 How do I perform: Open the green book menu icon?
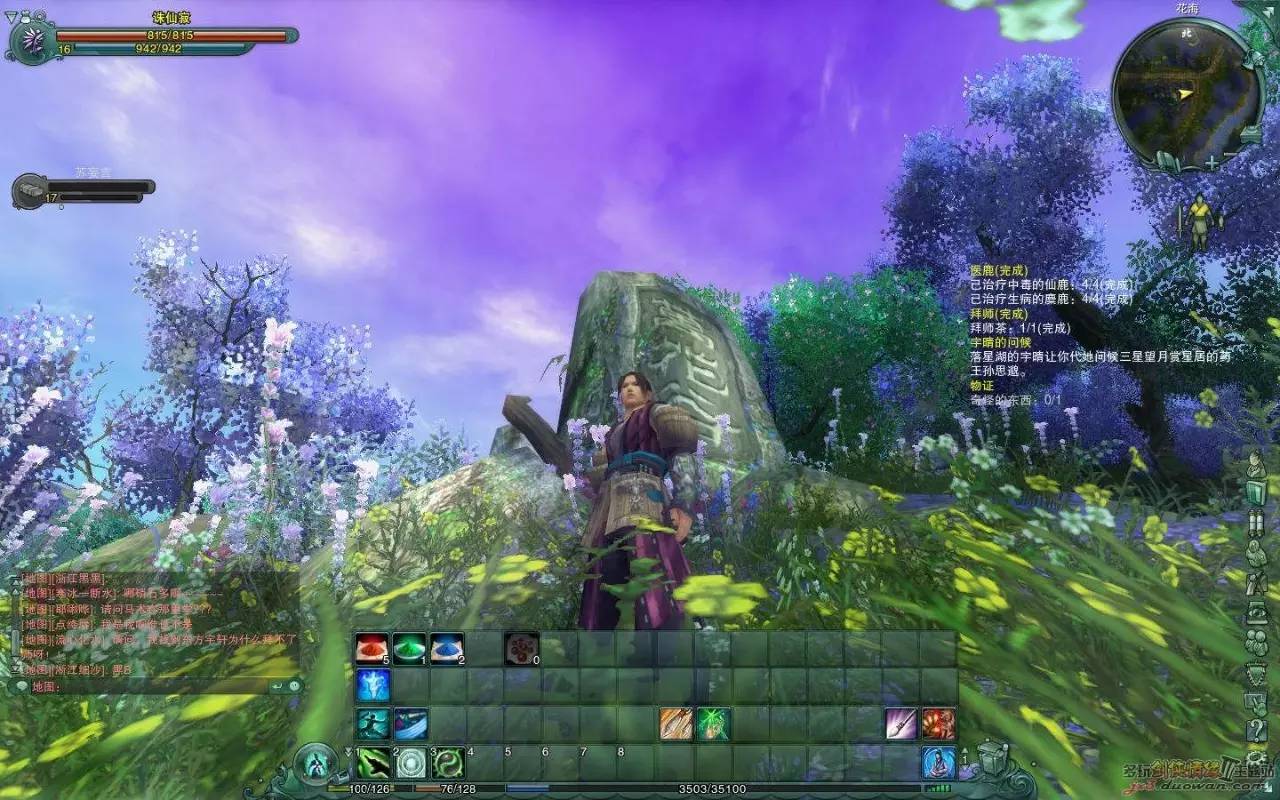point(1257,493)
